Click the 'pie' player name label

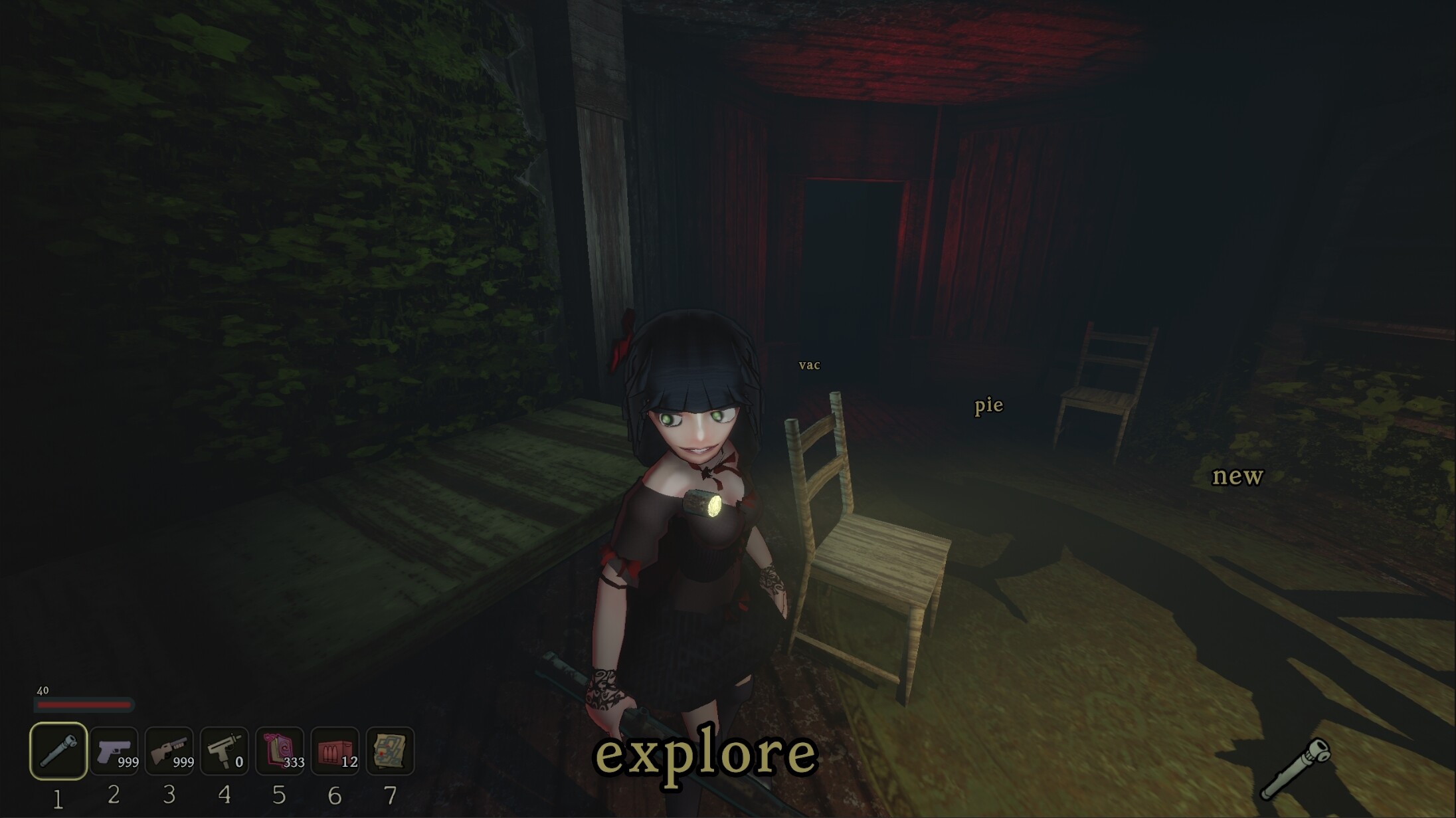point(988,406)
